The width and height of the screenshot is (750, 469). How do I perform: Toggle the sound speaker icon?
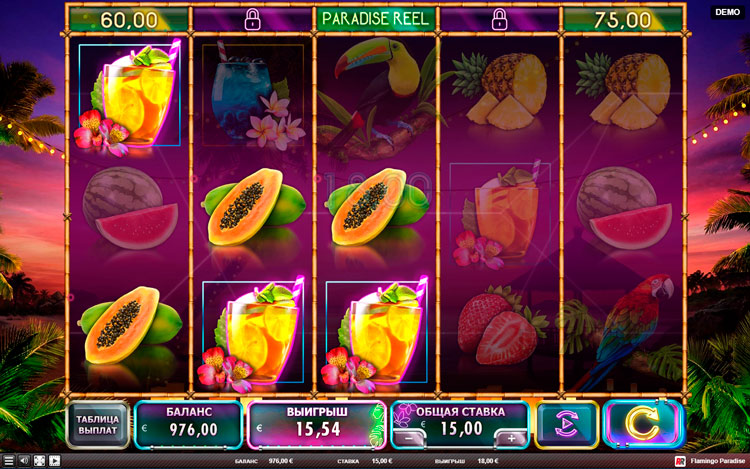click(23, 461)
